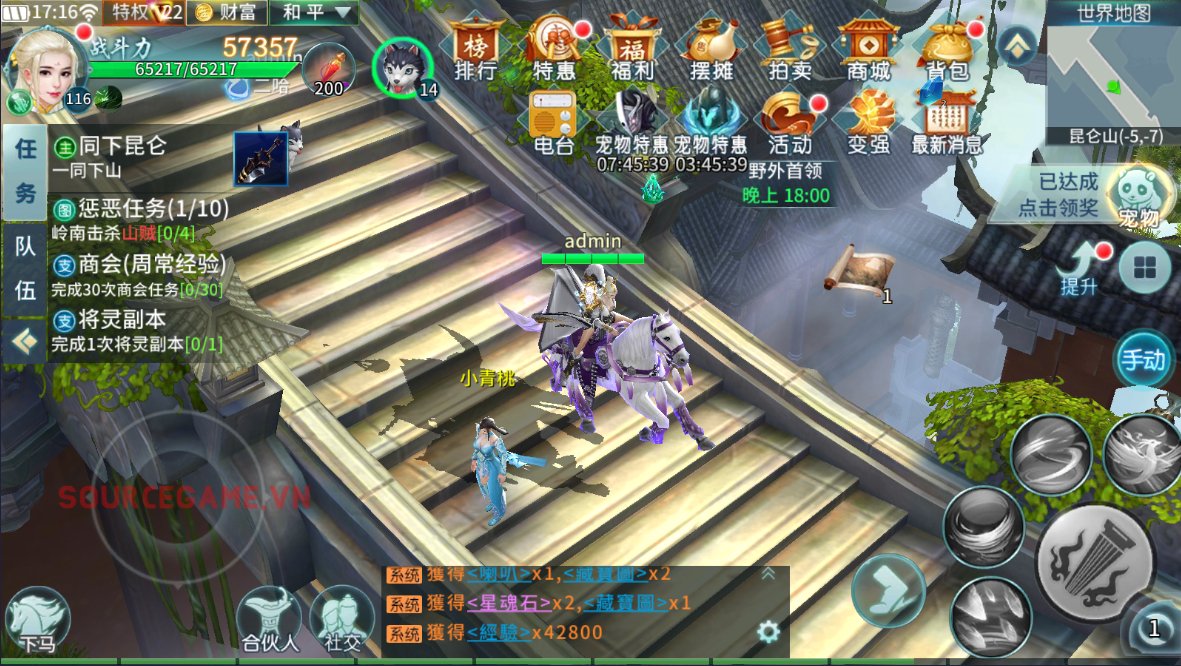This screenshot has height=666, width=1181.
Task: Dismount using the 下马 button
Action: [37, 620]
